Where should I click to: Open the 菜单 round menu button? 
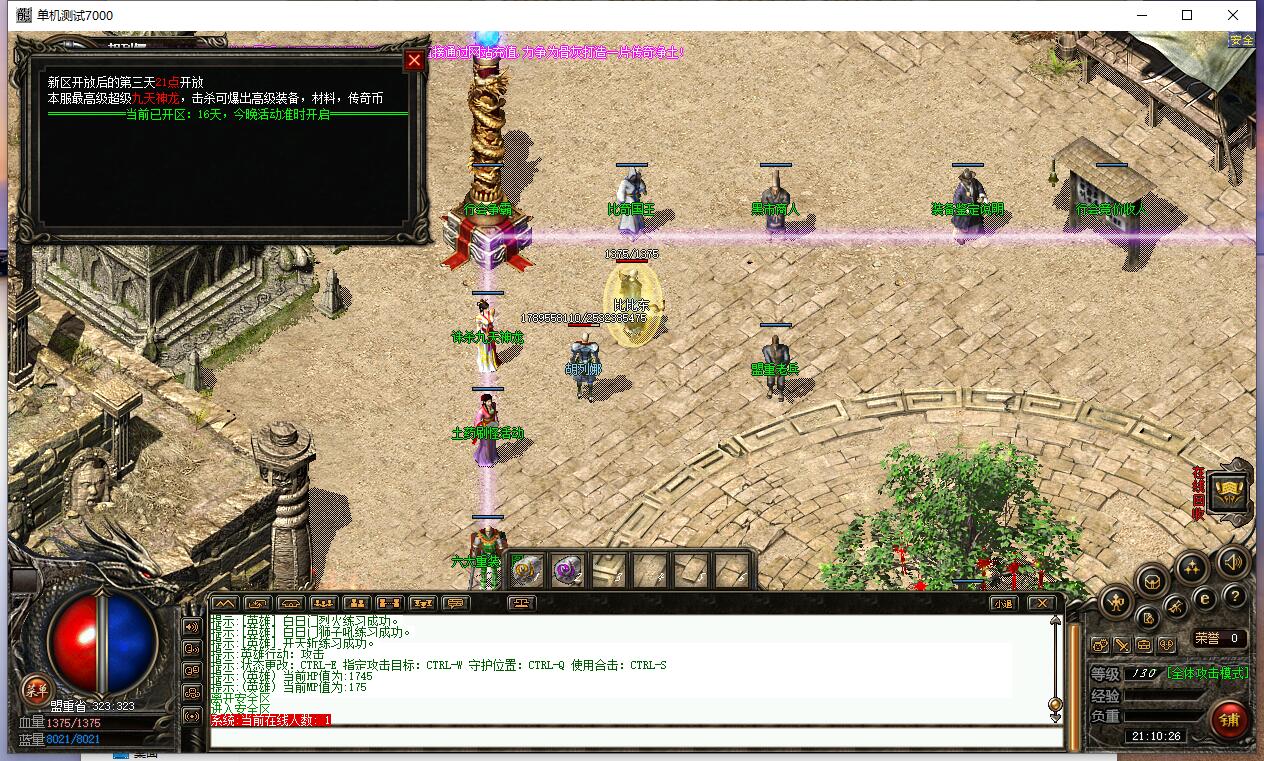37,689
